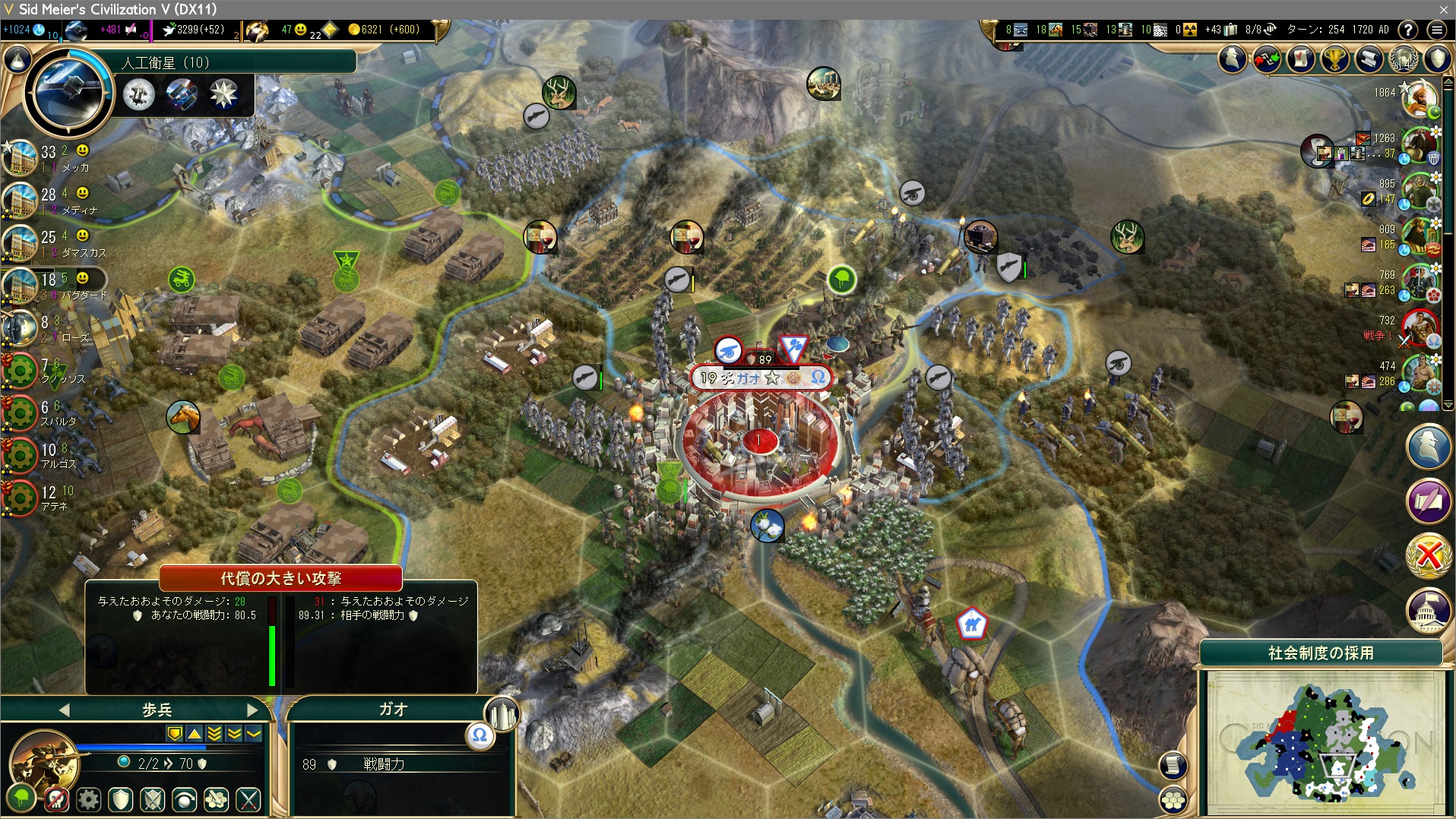Click the red X notification

pos(1429,555)
